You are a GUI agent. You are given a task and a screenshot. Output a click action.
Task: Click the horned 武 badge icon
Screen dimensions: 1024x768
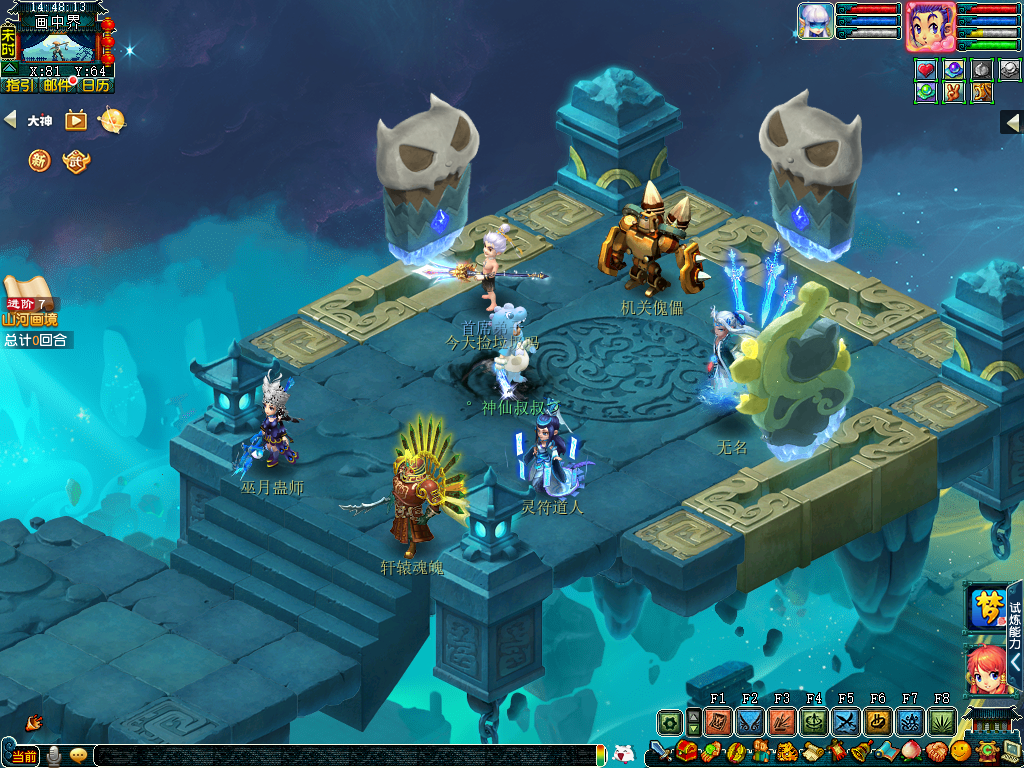click(76, 160)
